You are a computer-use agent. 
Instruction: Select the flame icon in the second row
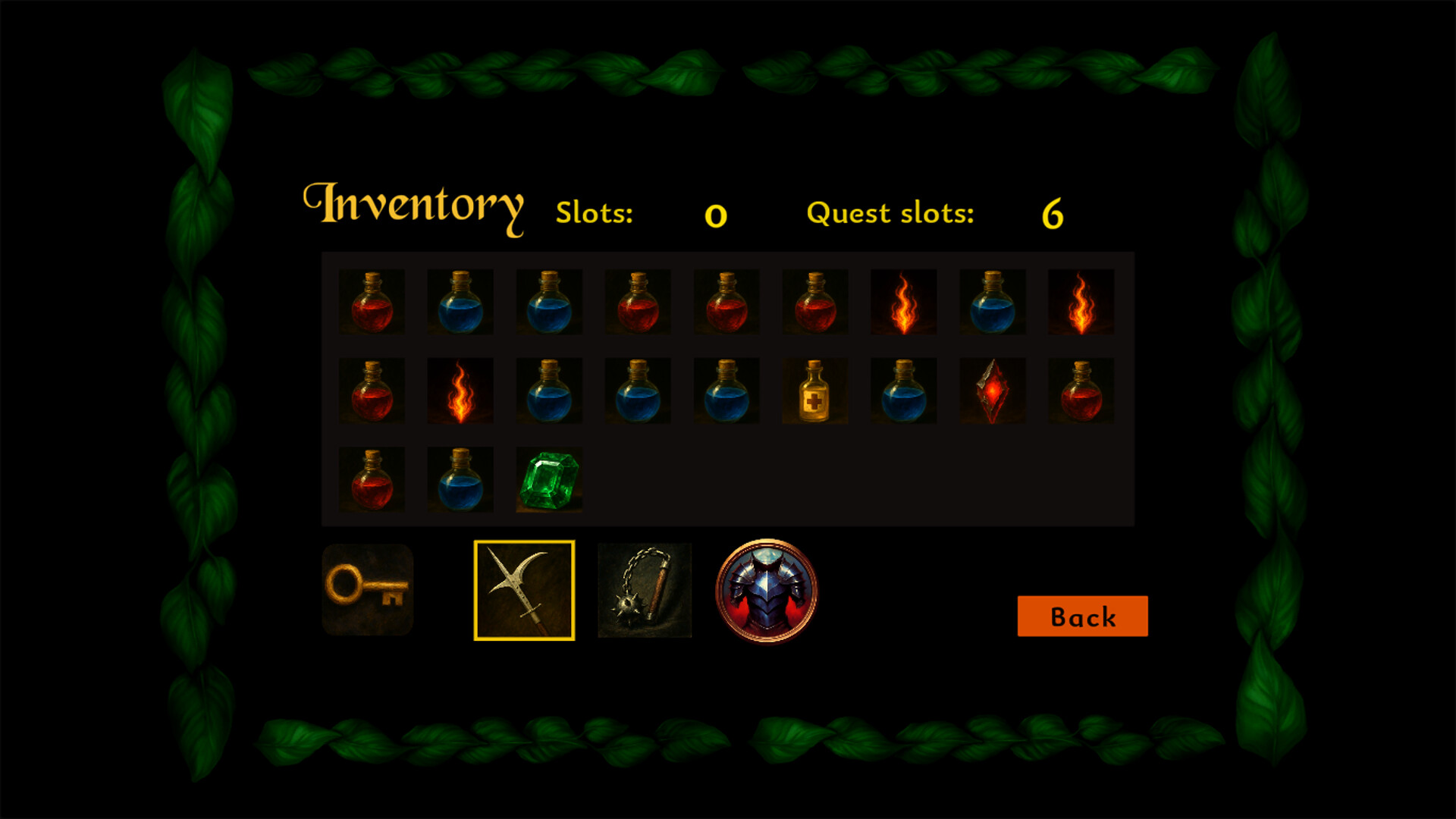[x=460, y=391]
